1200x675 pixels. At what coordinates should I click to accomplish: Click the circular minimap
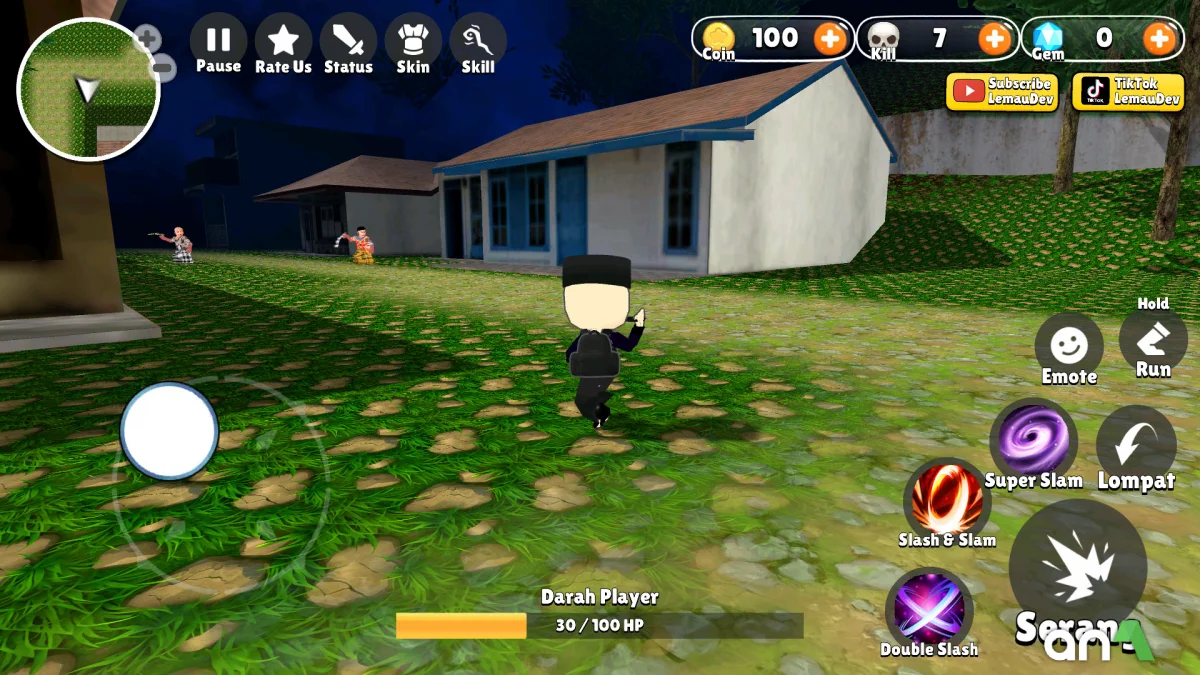pyautogui.click(x=88, y=90)
